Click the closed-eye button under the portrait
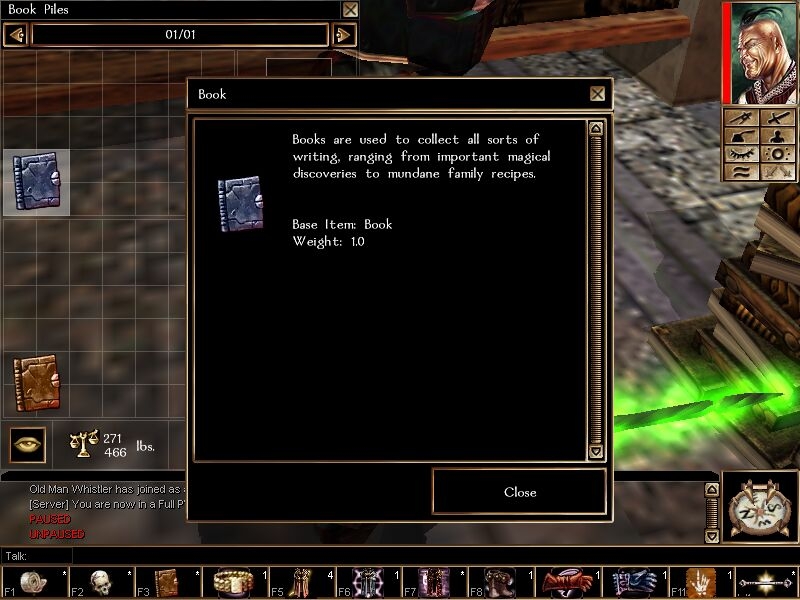 [741, 154]
